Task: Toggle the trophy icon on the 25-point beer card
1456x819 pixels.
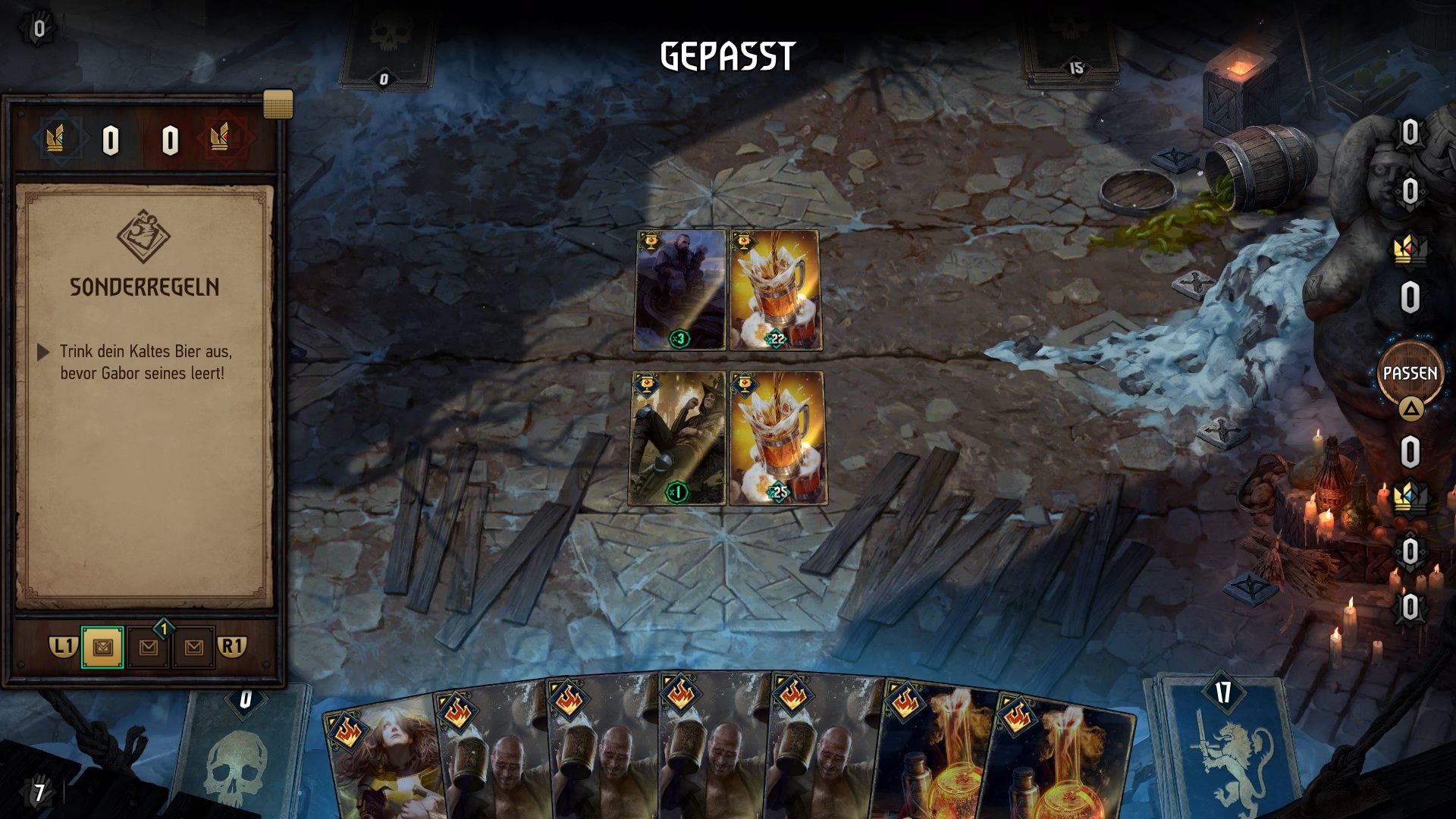Action: (744, 385)
